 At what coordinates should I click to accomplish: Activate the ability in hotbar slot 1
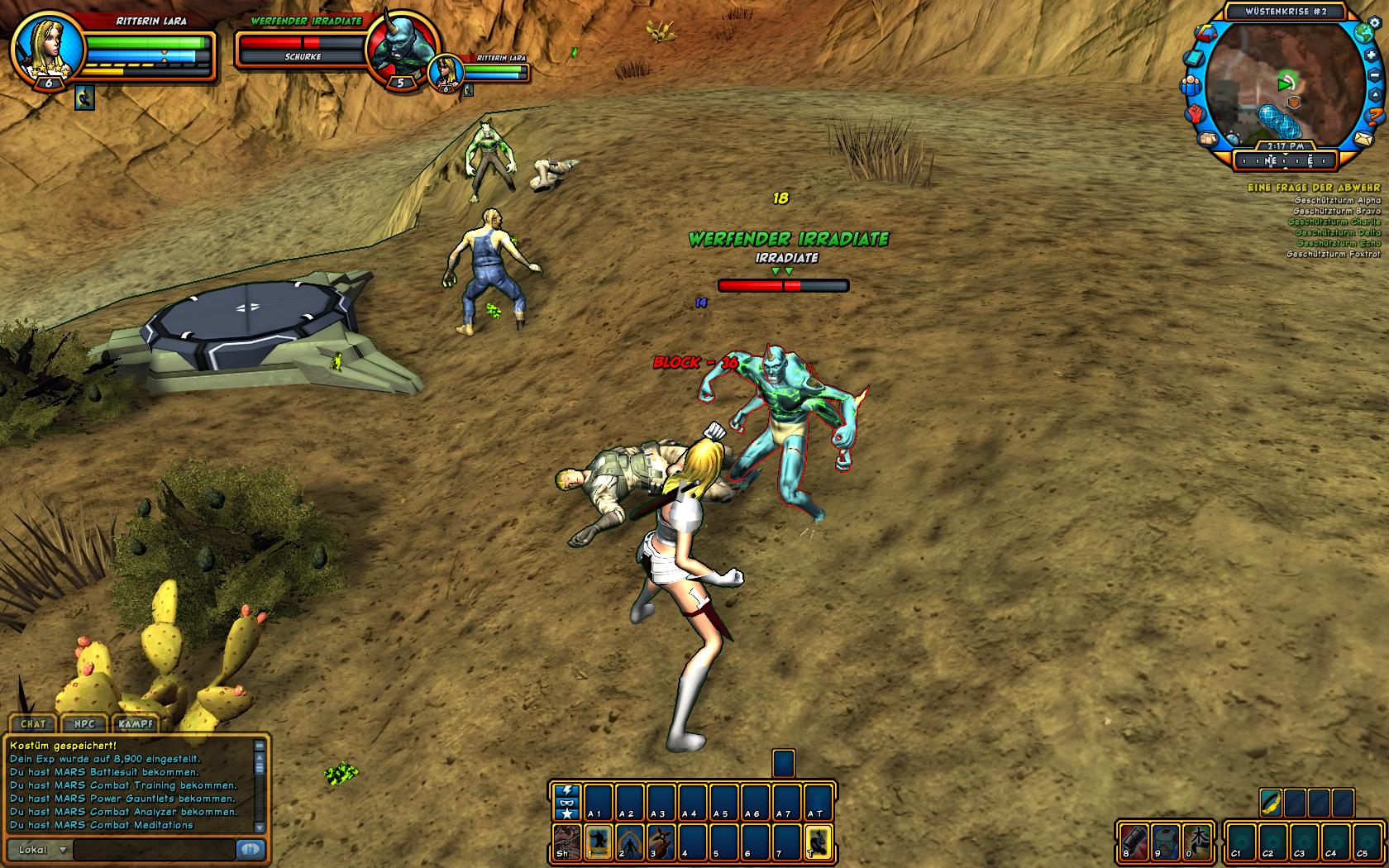click(599, 842)
